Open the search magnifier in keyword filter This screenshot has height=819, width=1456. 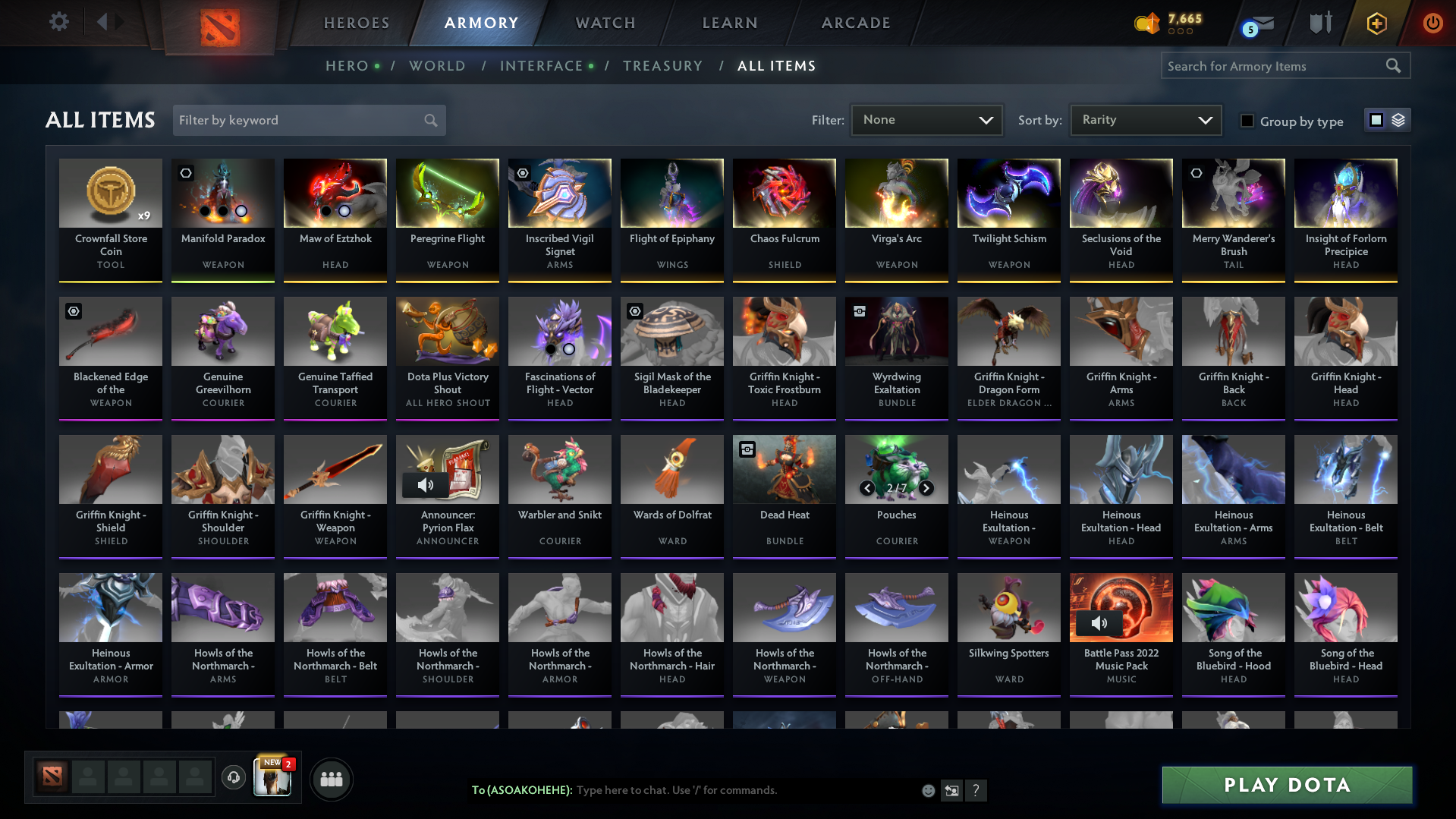coord(429,120)
